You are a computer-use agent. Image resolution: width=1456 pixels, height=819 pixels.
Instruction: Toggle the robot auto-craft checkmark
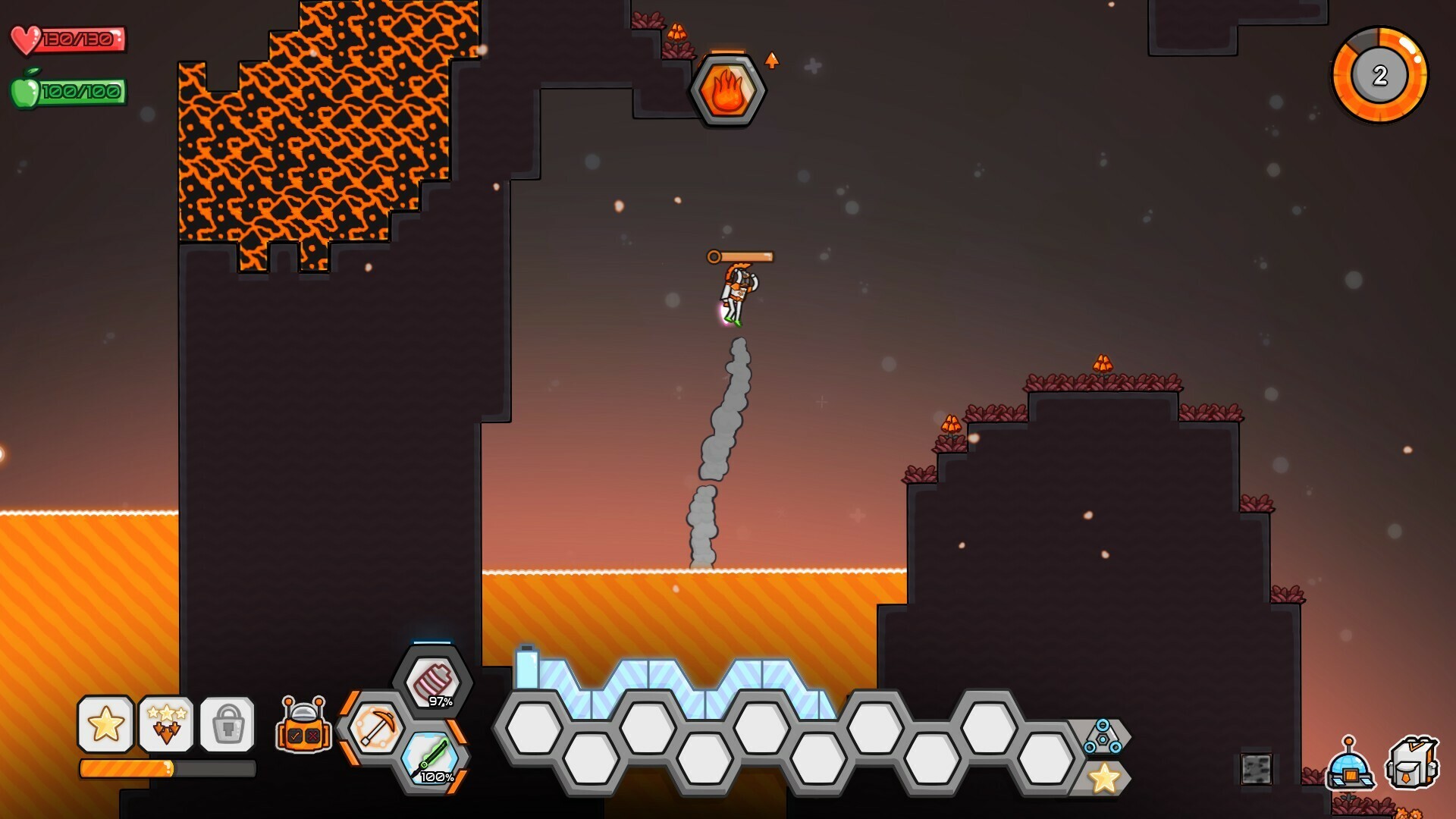pyautogui.click(x=295, y=735)
